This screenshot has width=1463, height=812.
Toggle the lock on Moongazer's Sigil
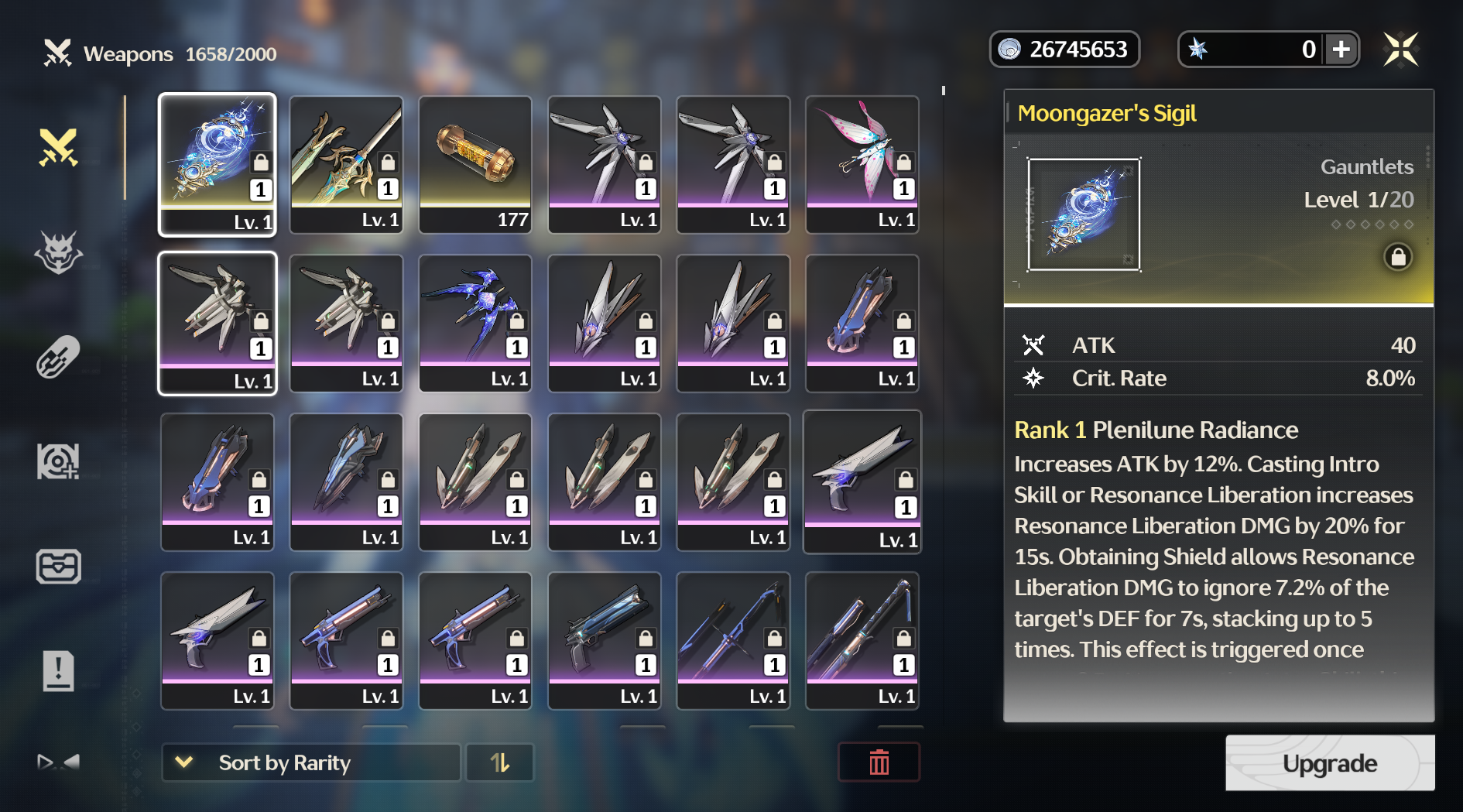tap(1398, 257)
